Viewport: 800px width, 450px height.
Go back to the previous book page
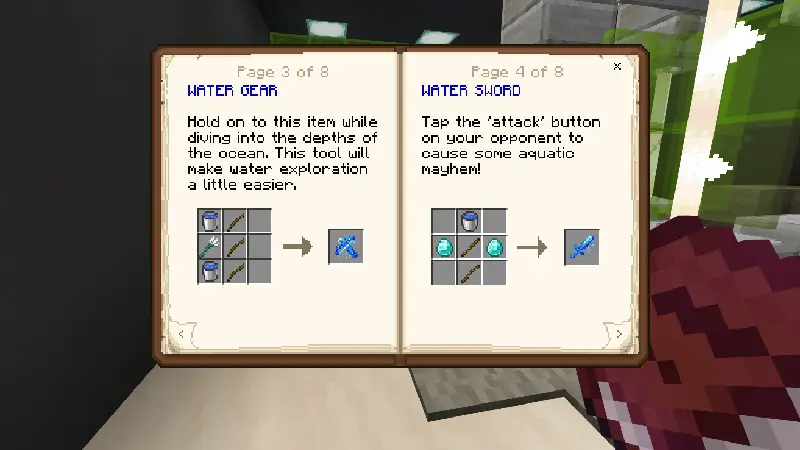point(181,333)
